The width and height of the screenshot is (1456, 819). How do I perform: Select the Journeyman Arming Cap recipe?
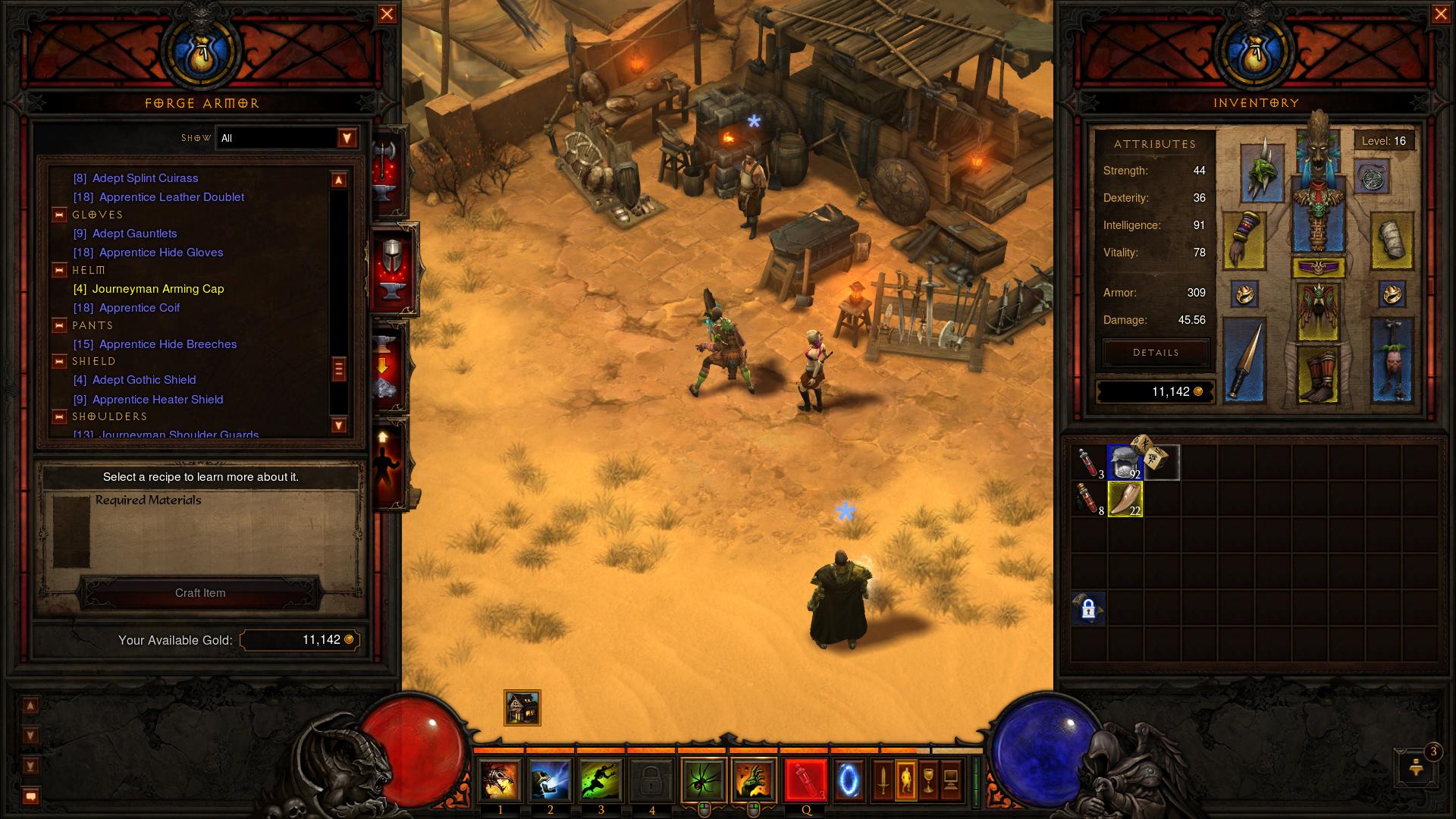tap(158, 289)
